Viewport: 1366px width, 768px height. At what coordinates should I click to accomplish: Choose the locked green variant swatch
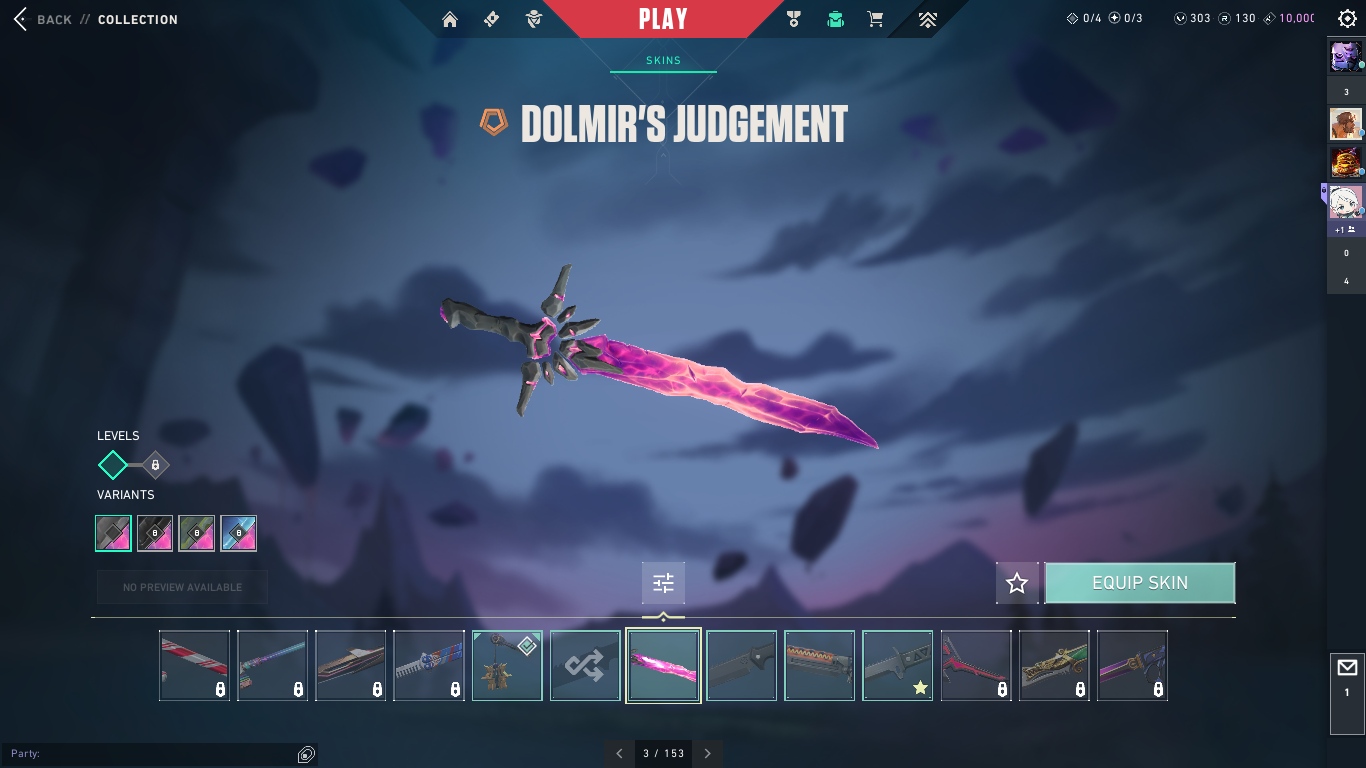click(197, 533)
